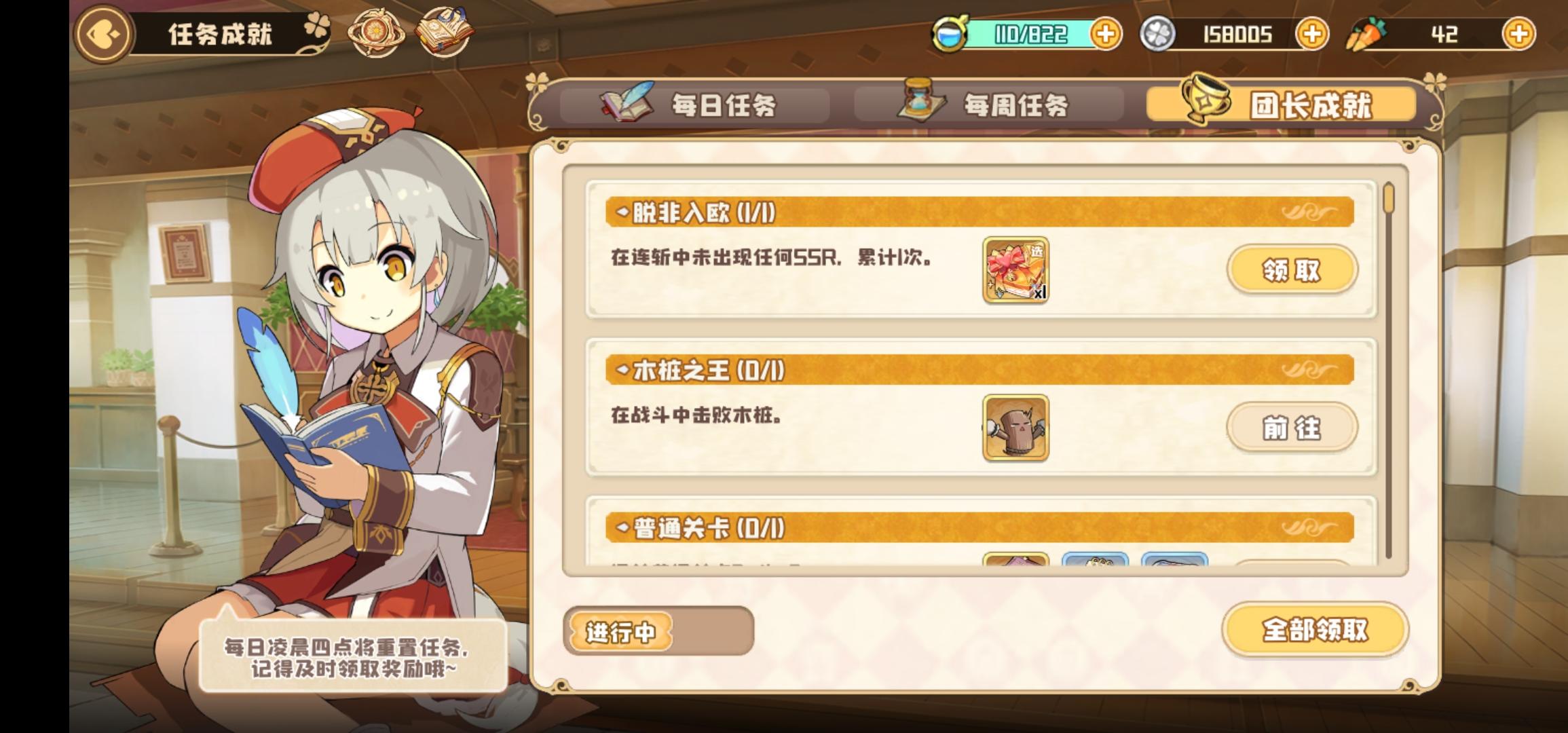Click the silver clover currency icon
The width and height of the screenshot is (1568, 733).
(x=1159, y=33)
